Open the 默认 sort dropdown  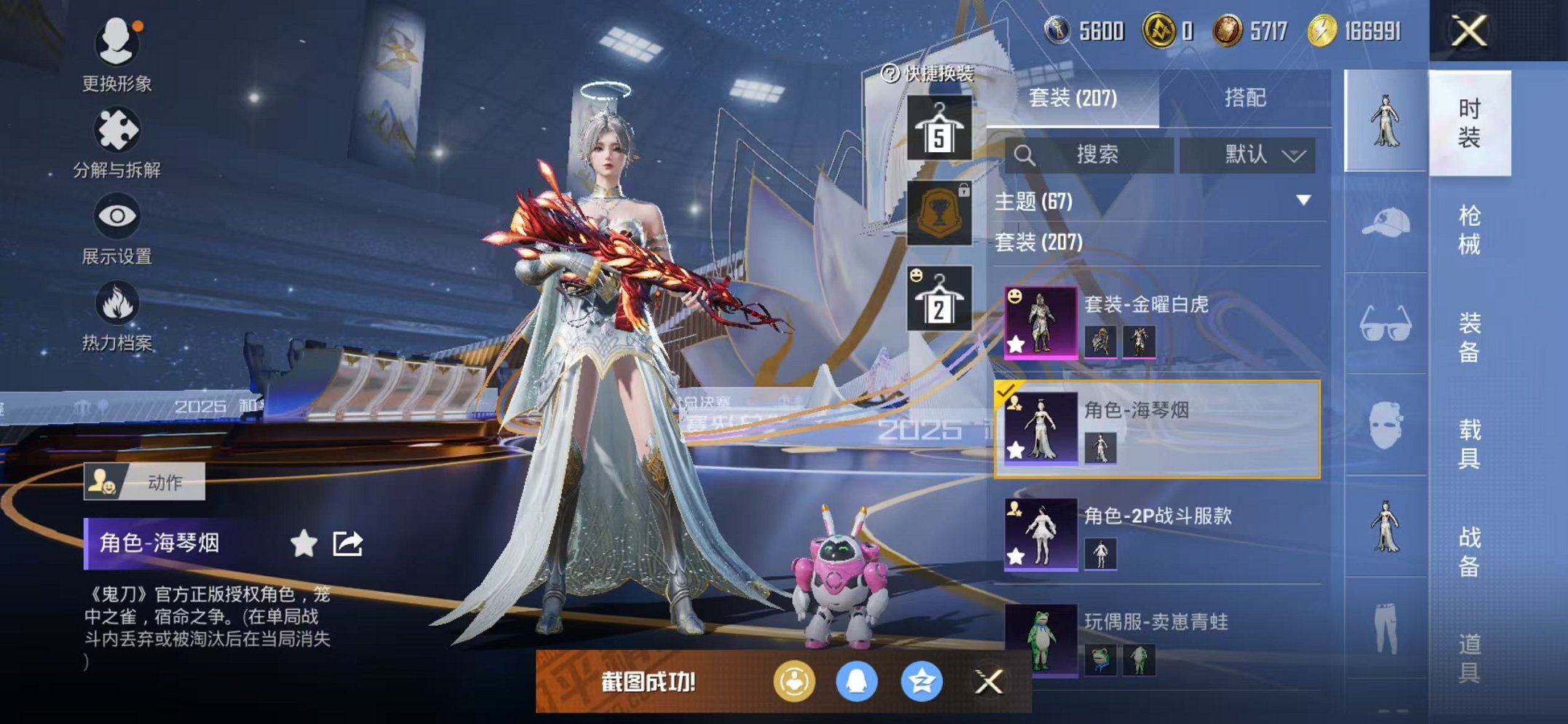1247,154
